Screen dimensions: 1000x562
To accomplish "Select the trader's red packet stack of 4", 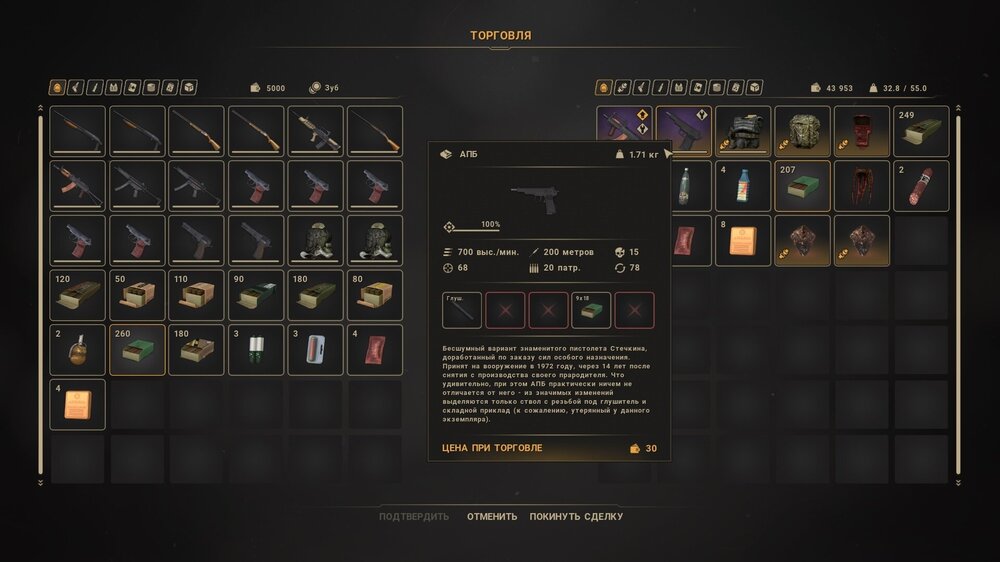I will pyautogui.click(x=375, y=350).
